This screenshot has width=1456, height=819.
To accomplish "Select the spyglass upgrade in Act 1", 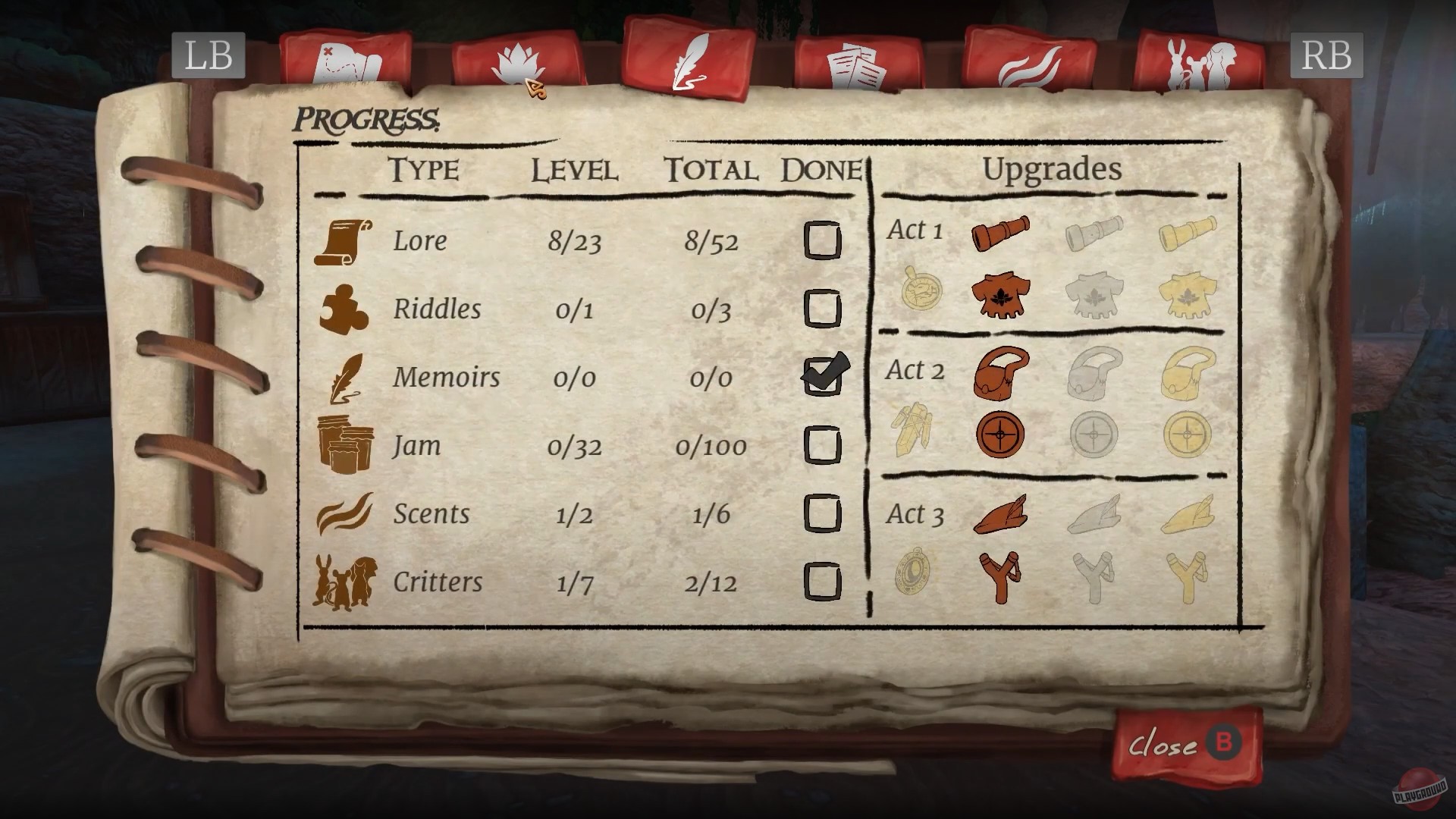I will point(999,234).
